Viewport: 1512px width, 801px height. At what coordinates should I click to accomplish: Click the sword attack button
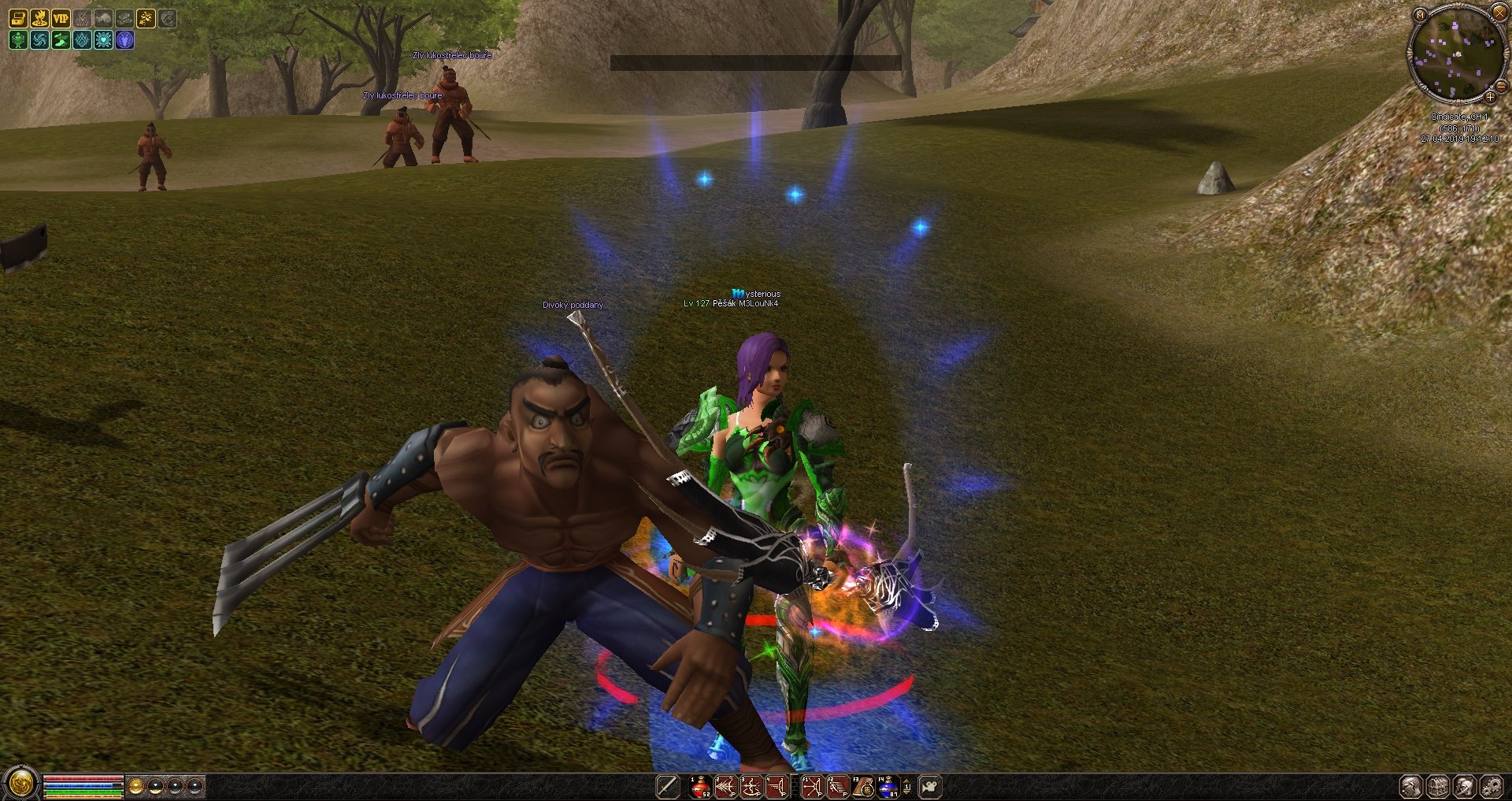[x=667, y=787]
